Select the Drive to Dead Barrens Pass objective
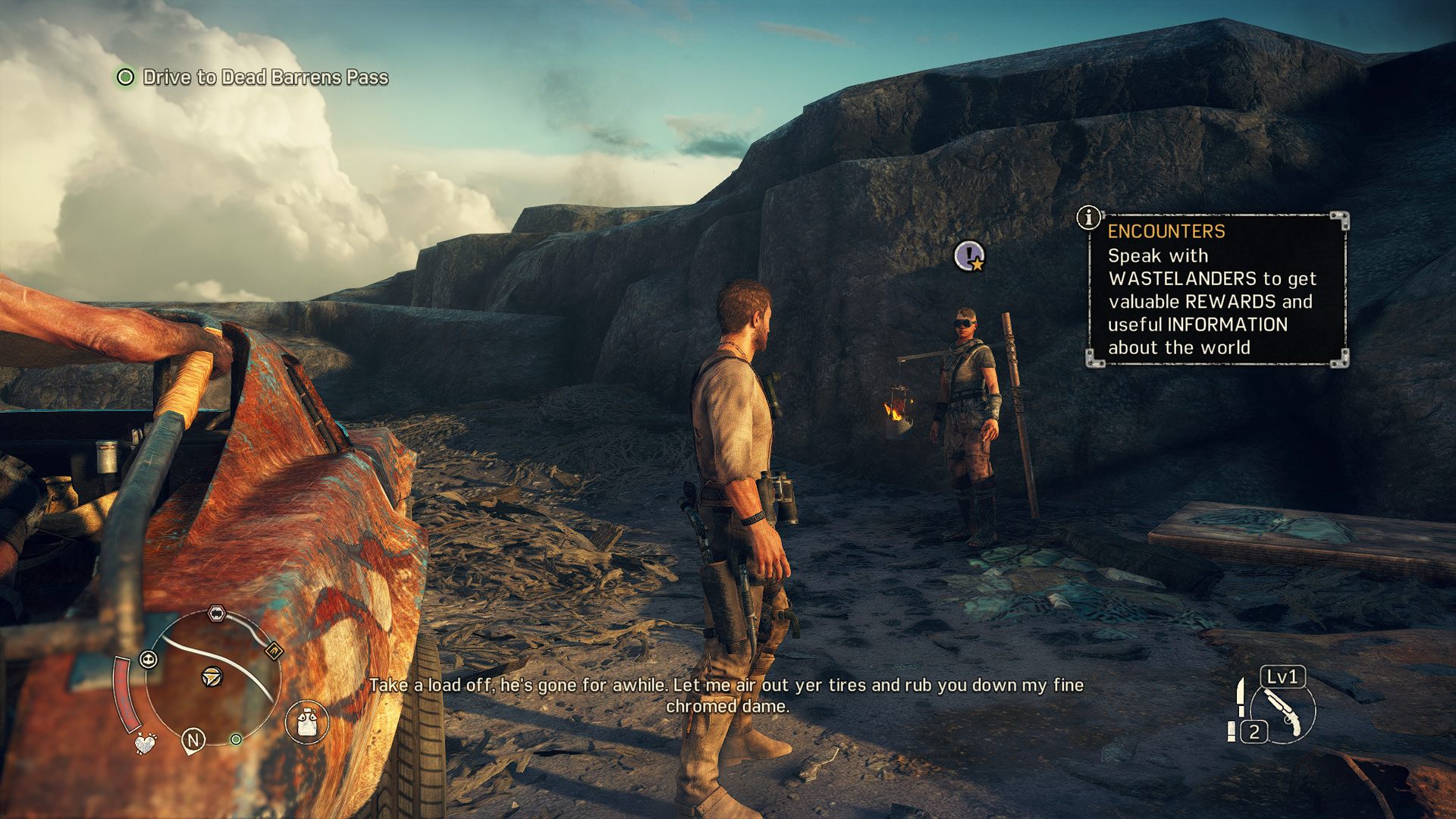This screenshot has height=819, width=1456. point(265,77)
